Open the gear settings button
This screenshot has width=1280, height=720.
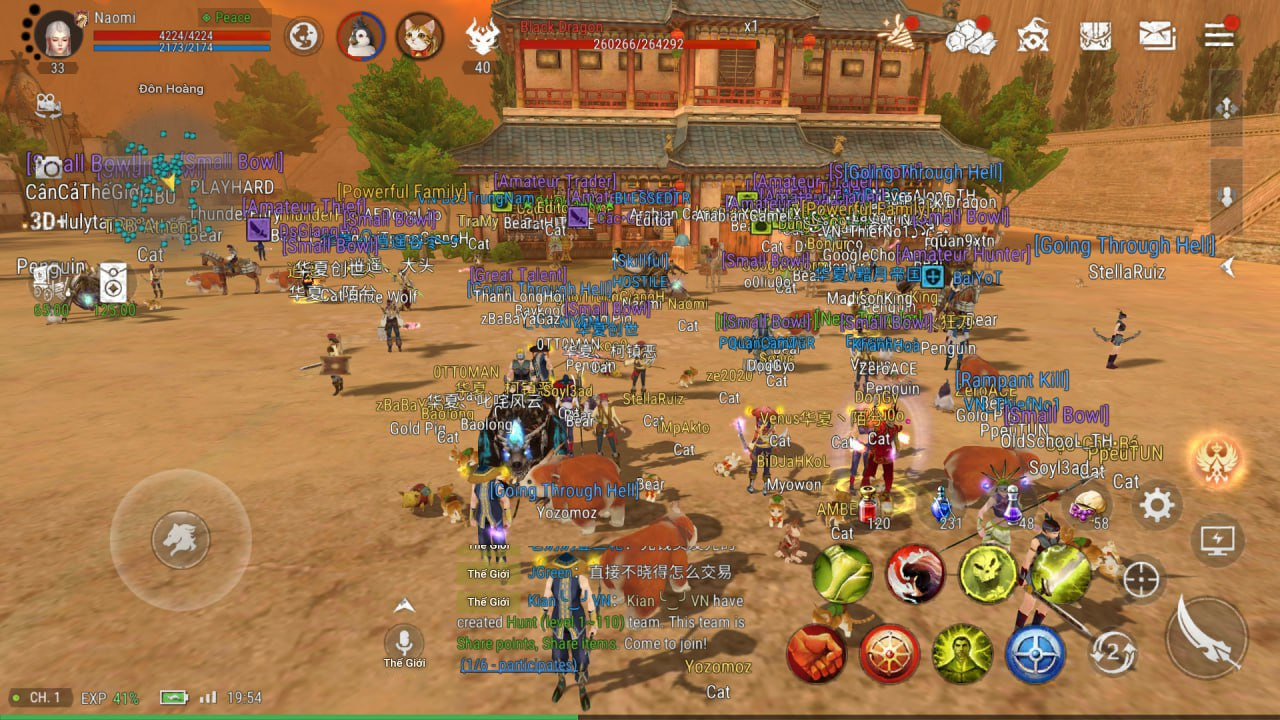[1157, 505]
